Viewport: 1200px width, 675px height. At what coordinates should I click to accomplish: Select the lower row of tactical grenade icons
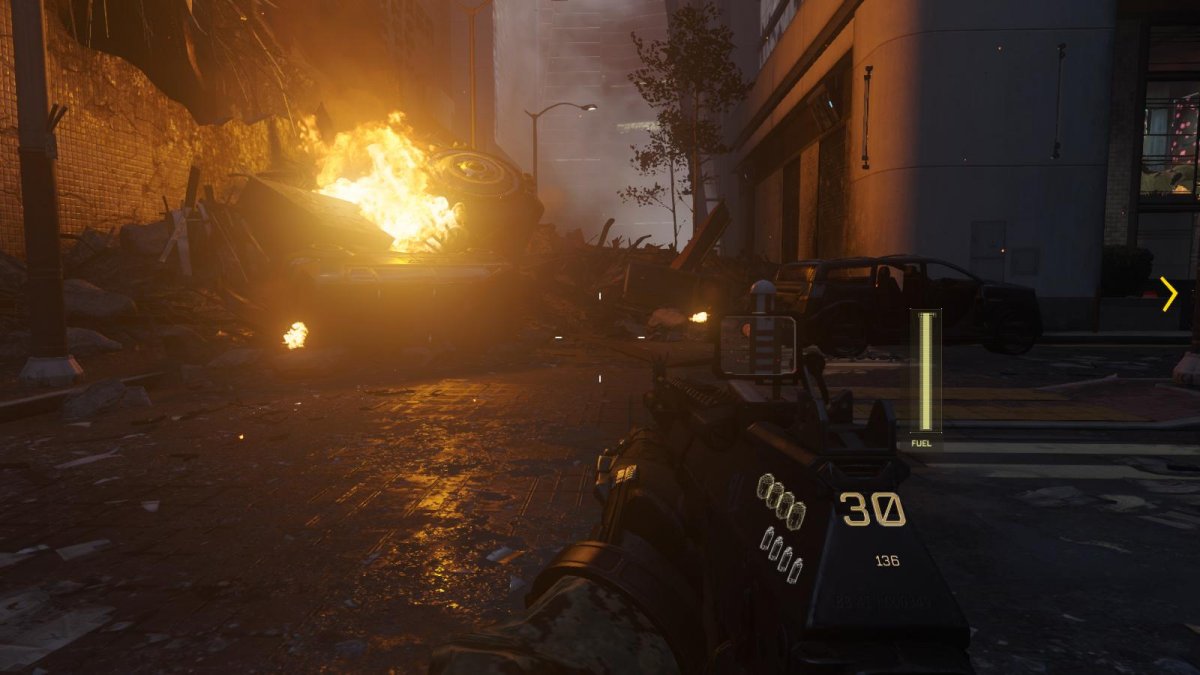tap(781, 555)
